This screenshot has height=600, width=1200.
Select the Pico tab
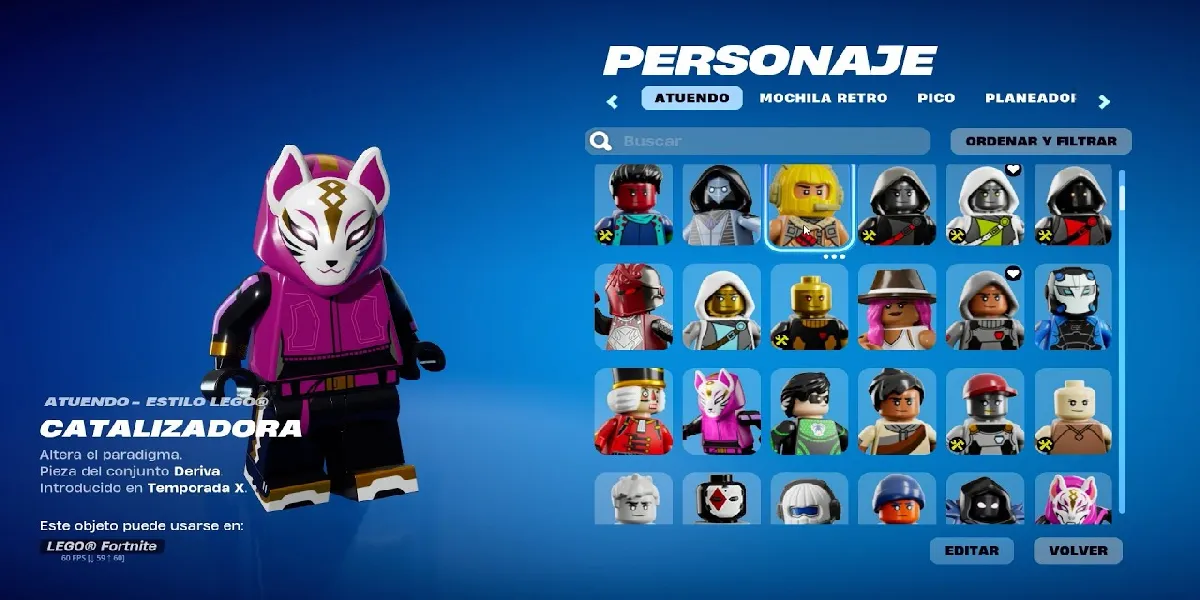point(936,98)
